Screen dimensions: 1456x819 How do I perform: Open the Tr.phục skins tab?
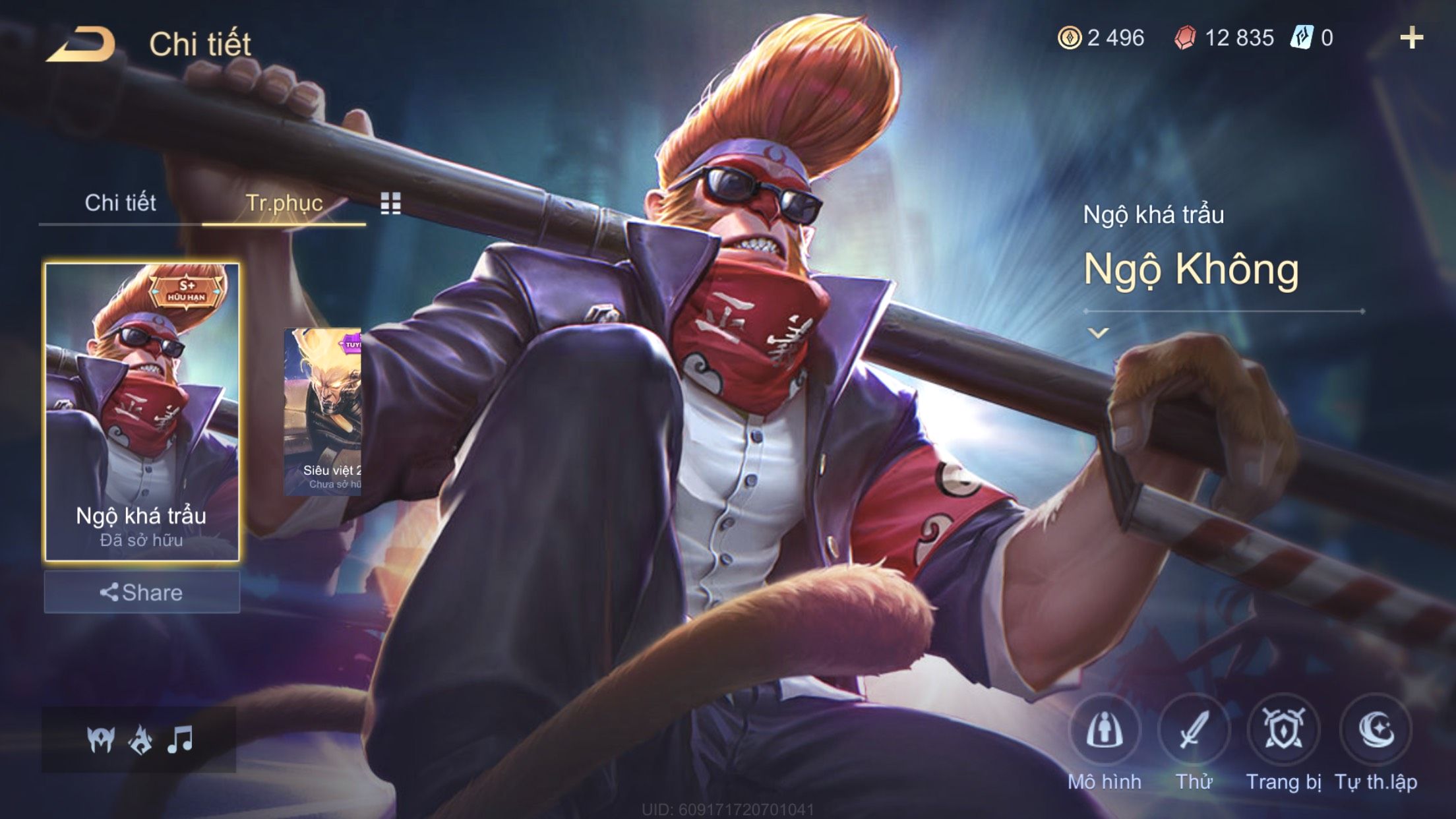tap(284, 203)
